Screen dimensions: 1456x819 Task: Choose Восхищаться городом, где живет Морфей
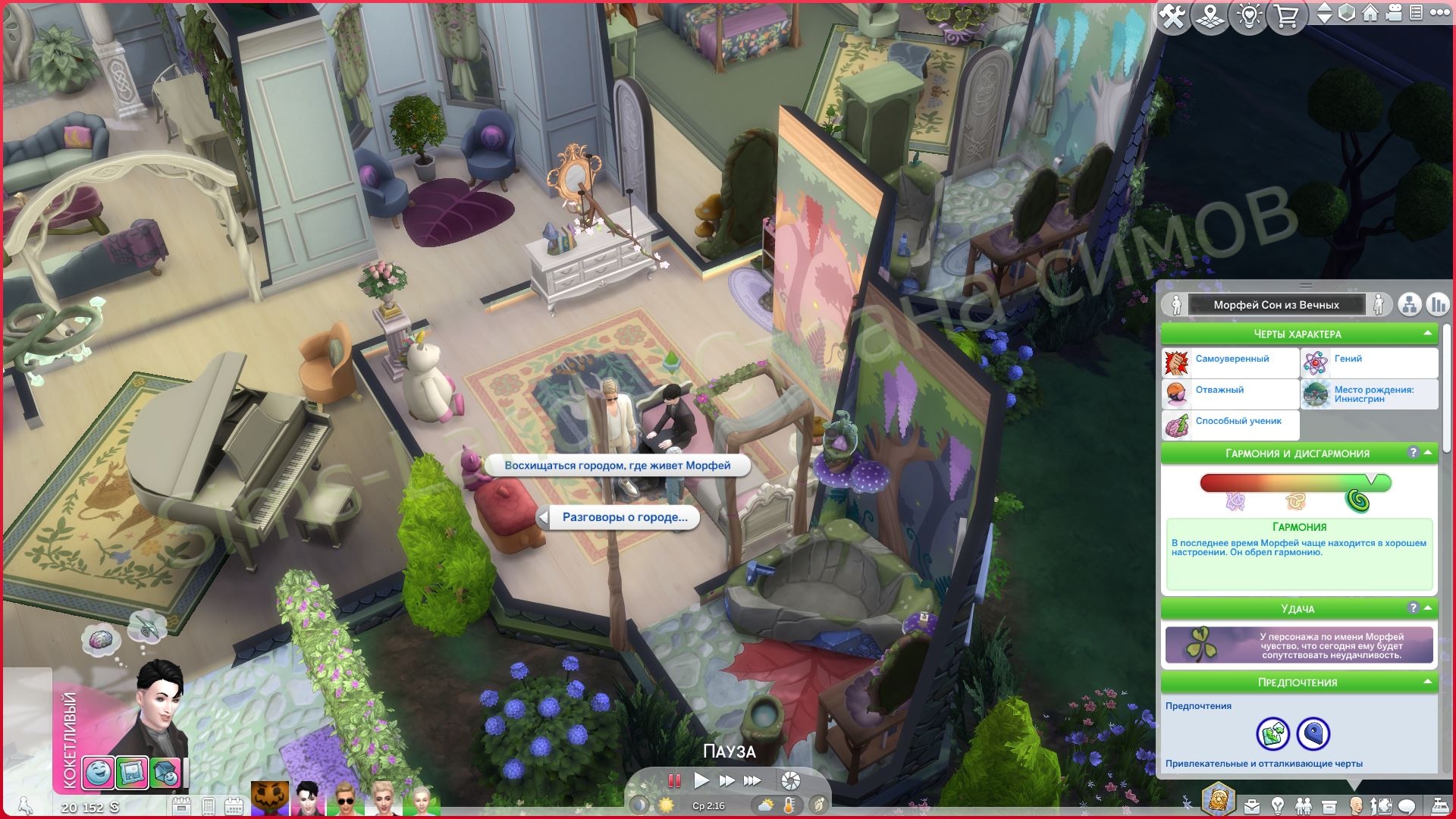[x=617, y=465]
